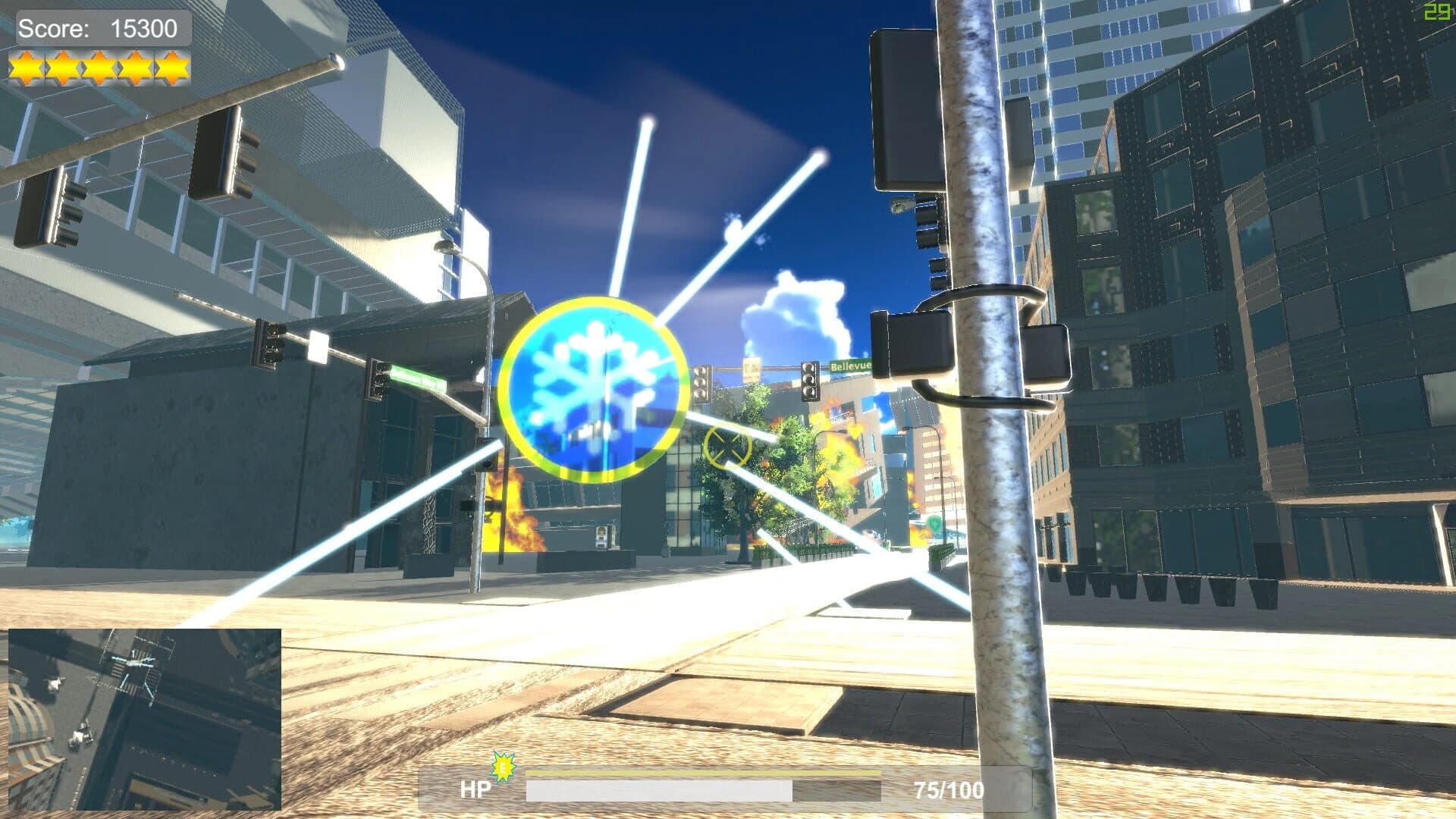Select the green Bellevue street sign
This screenshot has width=1456, height=819.
pyautogui.click(x=852, y=366)
